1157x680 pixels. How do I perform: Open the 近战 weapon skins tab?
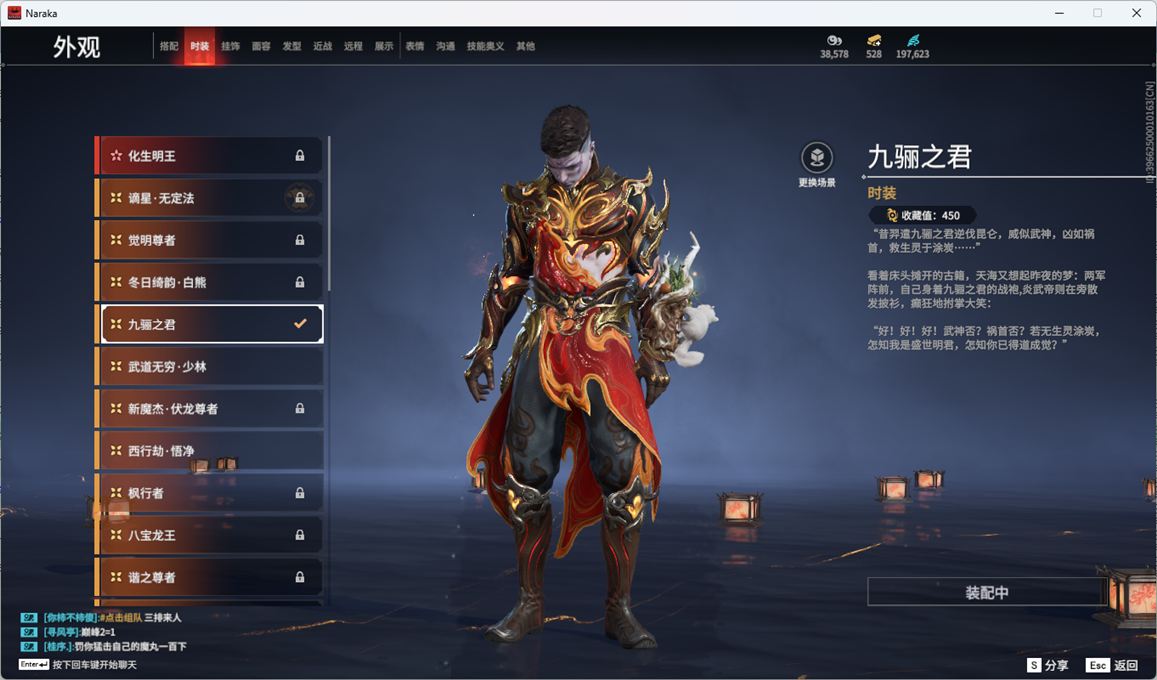click(322, 46)
